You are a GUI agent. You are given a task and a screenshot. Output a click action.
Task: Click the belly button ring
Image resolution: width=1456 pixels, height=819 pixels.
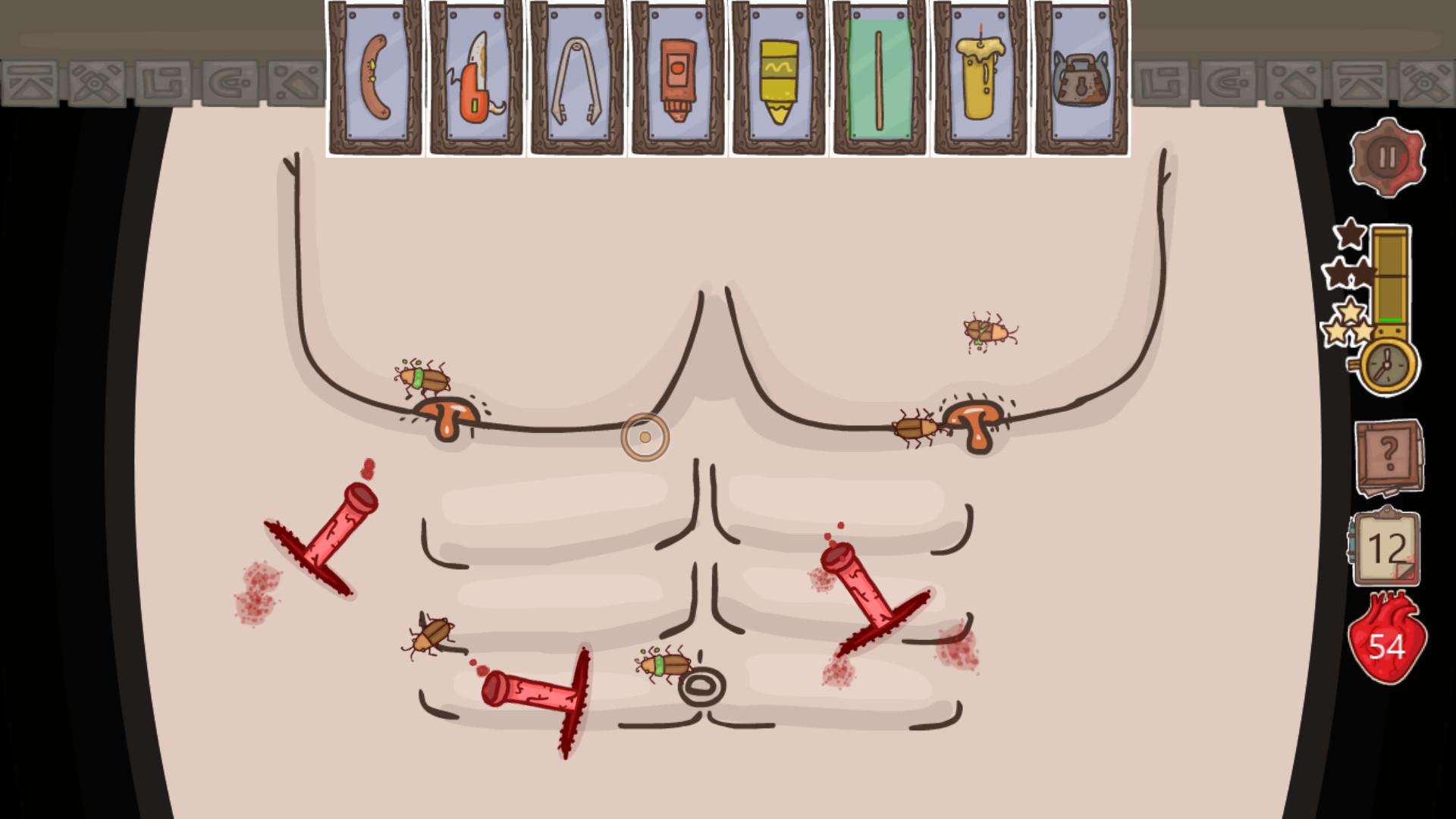click(x=701, y=686)
